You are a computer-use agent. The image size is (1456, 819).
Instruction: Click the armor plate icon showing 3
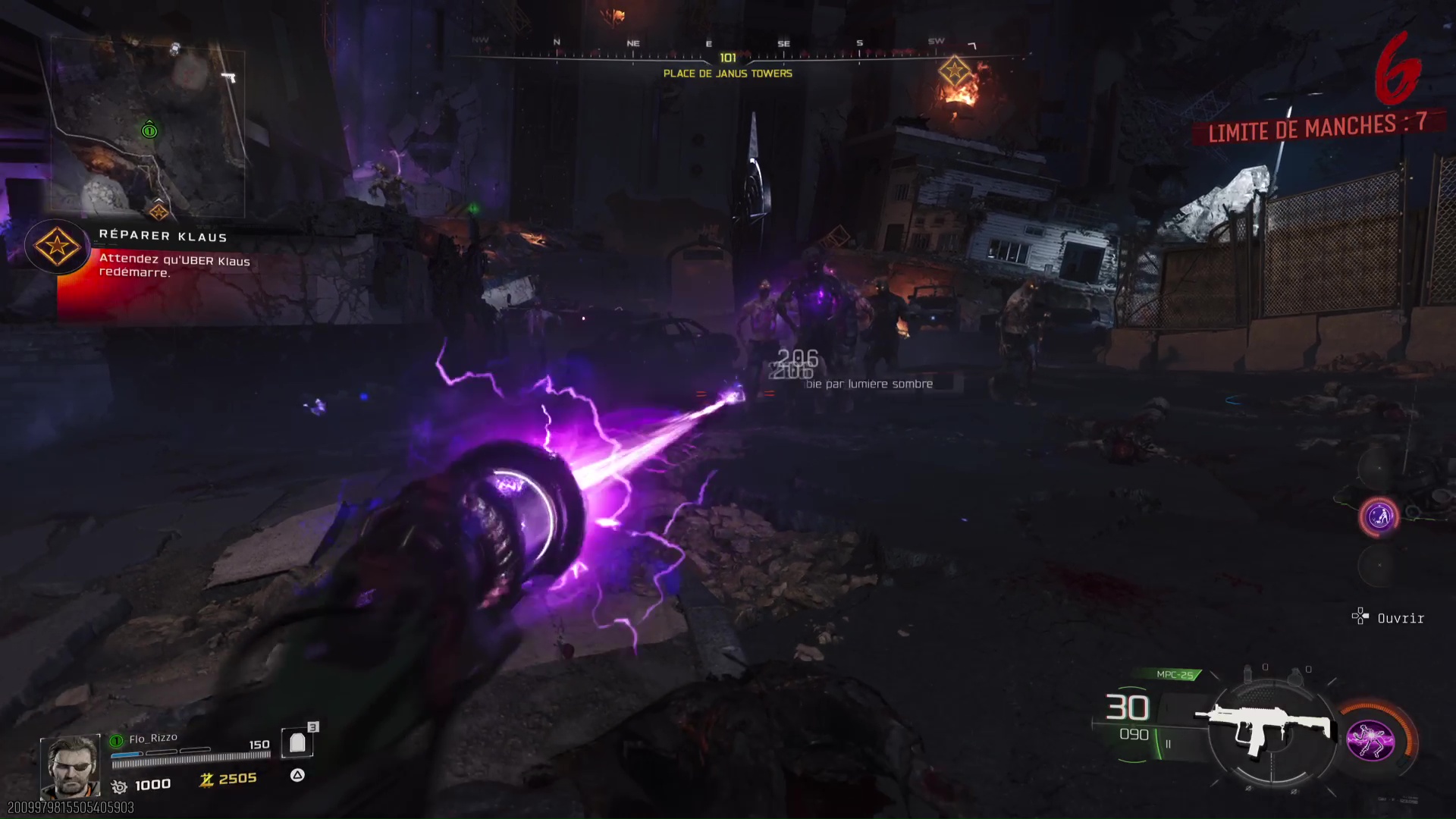tap(296, 743)
